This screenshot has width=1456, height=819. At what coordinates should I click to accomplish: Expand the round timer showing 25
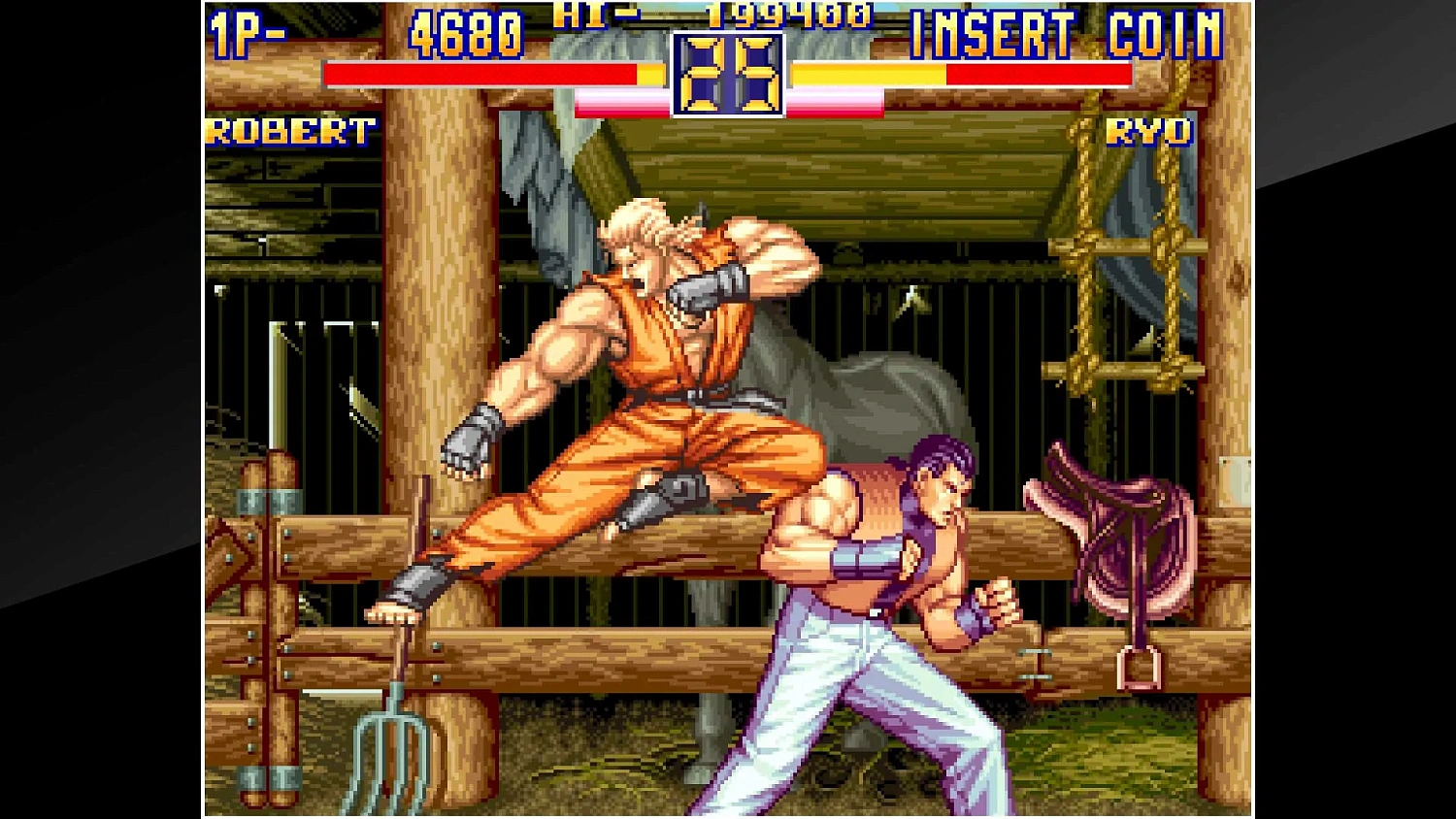(x=727, y=73)
